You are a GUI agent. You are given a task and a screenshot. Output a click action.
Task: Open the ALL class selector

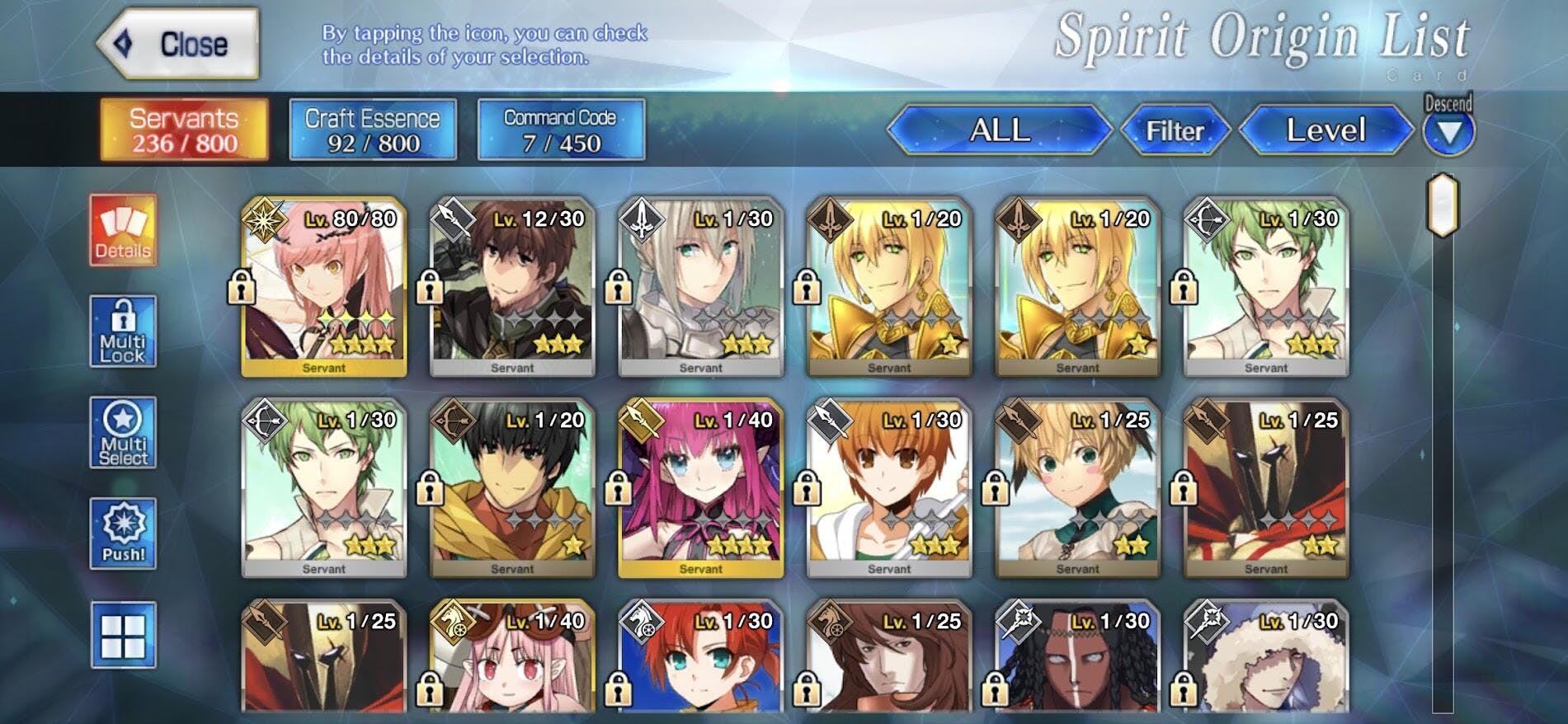1000,130
